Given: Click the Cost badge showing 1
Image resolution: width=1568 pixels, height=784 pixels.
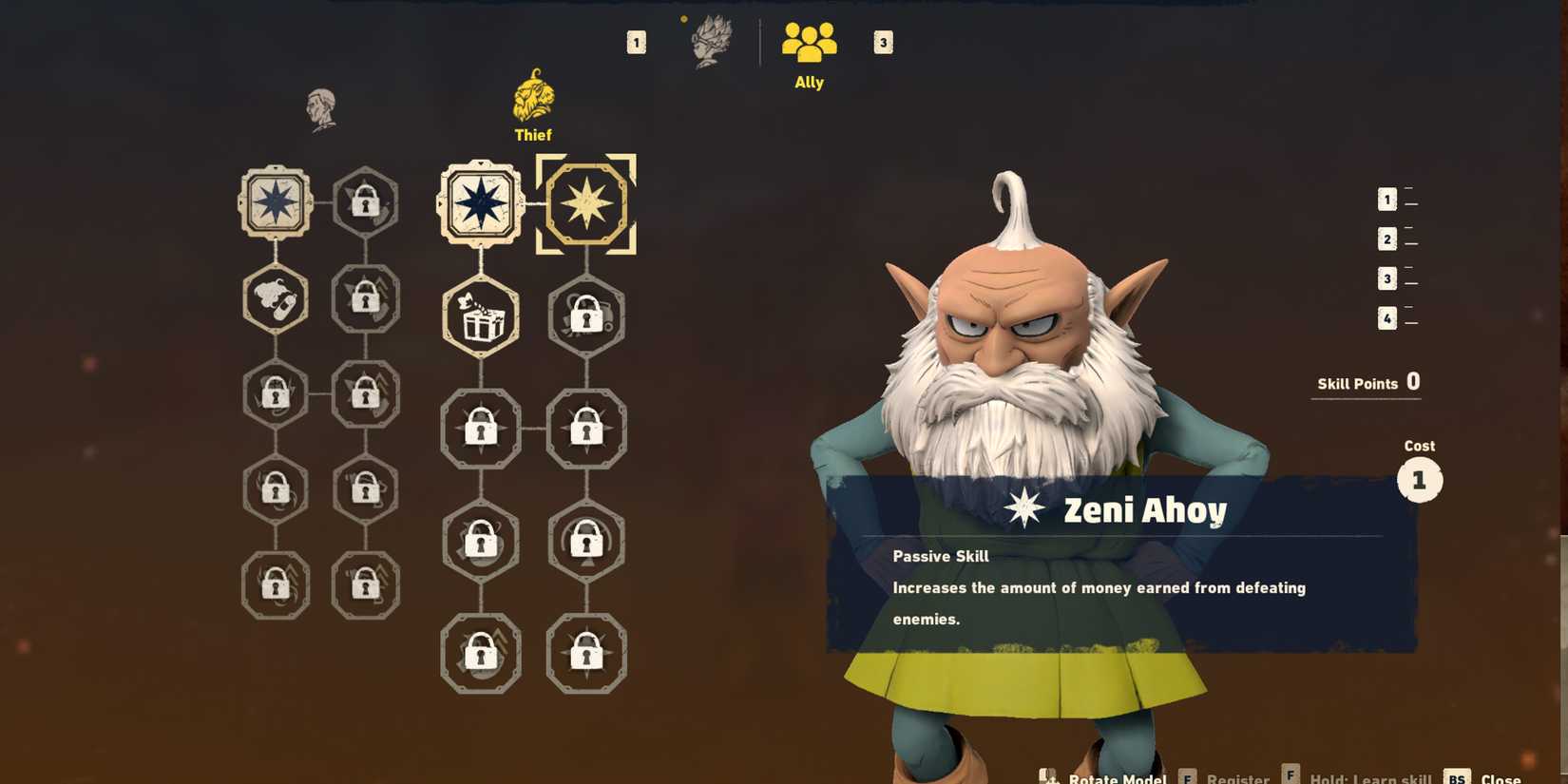Looking at the screenshot, I should (x=1420, y=480).
